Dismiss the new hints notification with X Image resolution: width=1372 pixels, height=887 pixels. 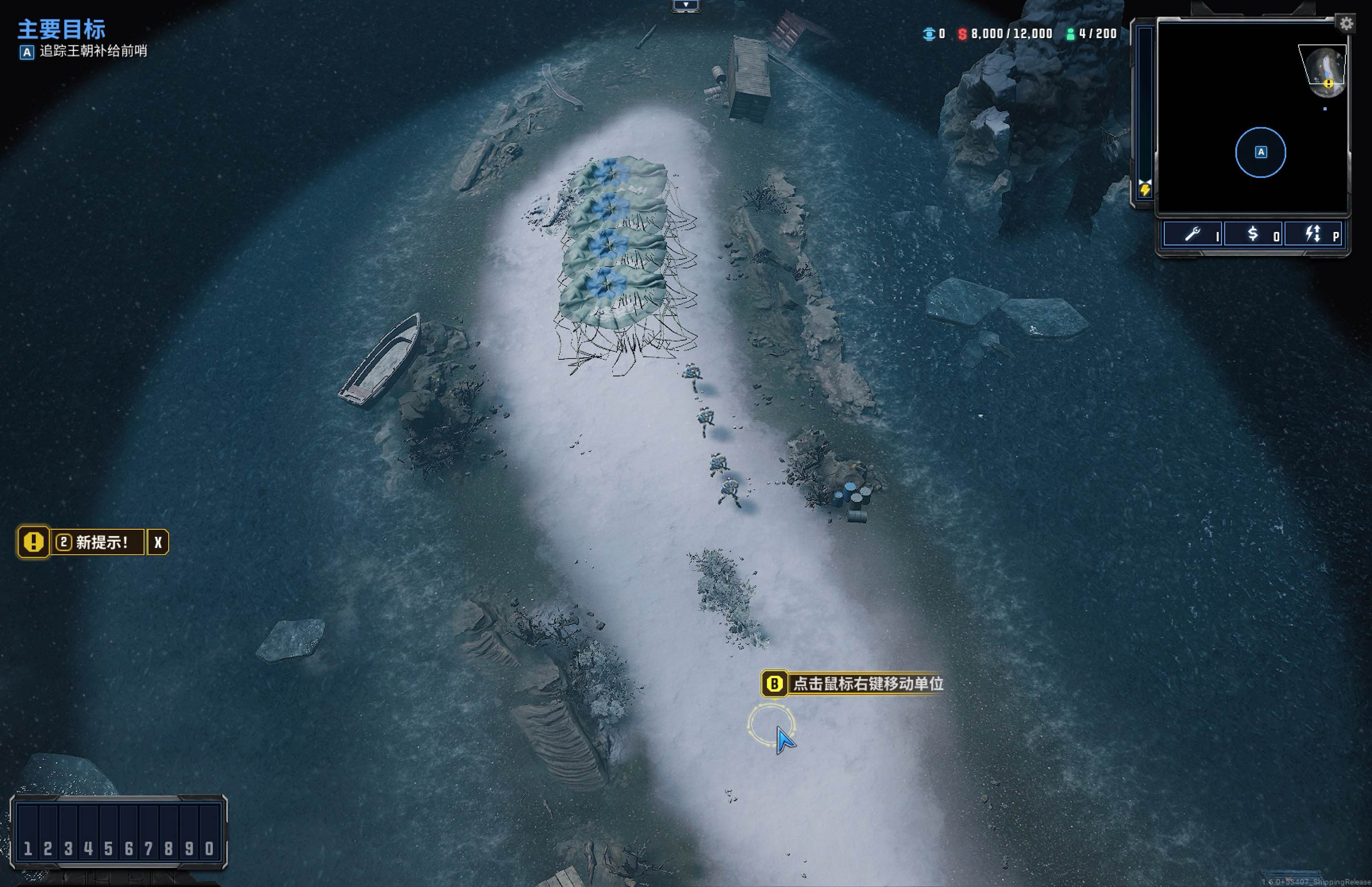pyautogui.click(x=158, y=543)
